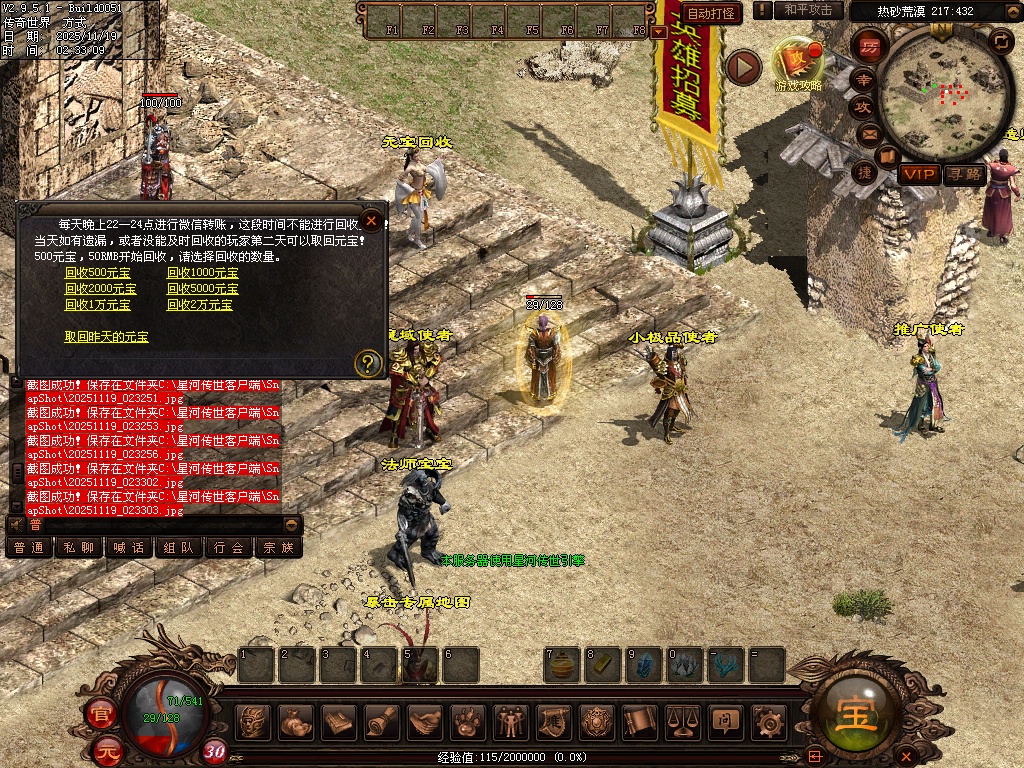Open the handshake trade icon
The image size is (1024, 768).
pyautogui.click(x=425, y=721)
